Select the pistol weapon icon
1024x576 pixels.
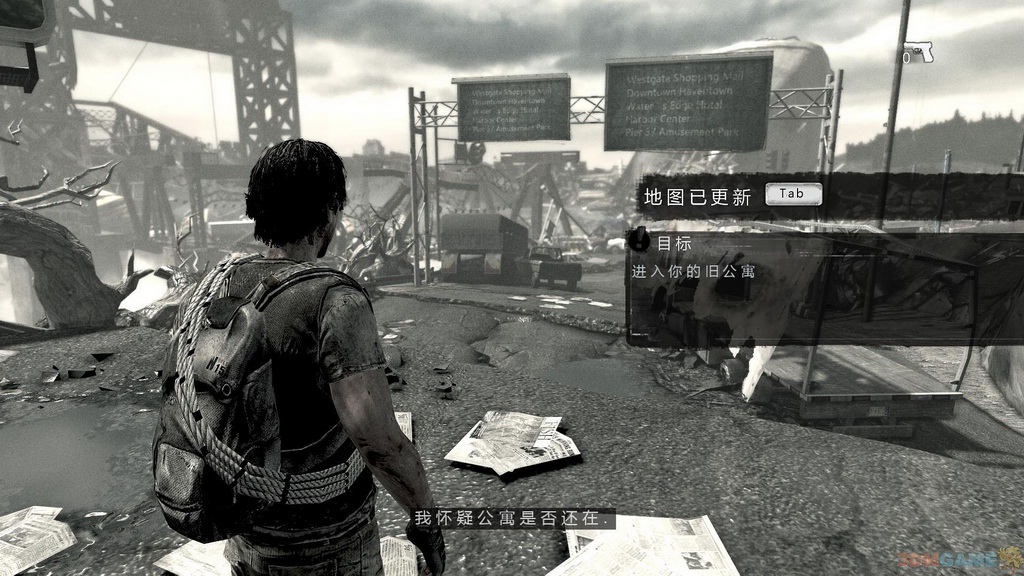pyautogui.click(x=916, y=54)
